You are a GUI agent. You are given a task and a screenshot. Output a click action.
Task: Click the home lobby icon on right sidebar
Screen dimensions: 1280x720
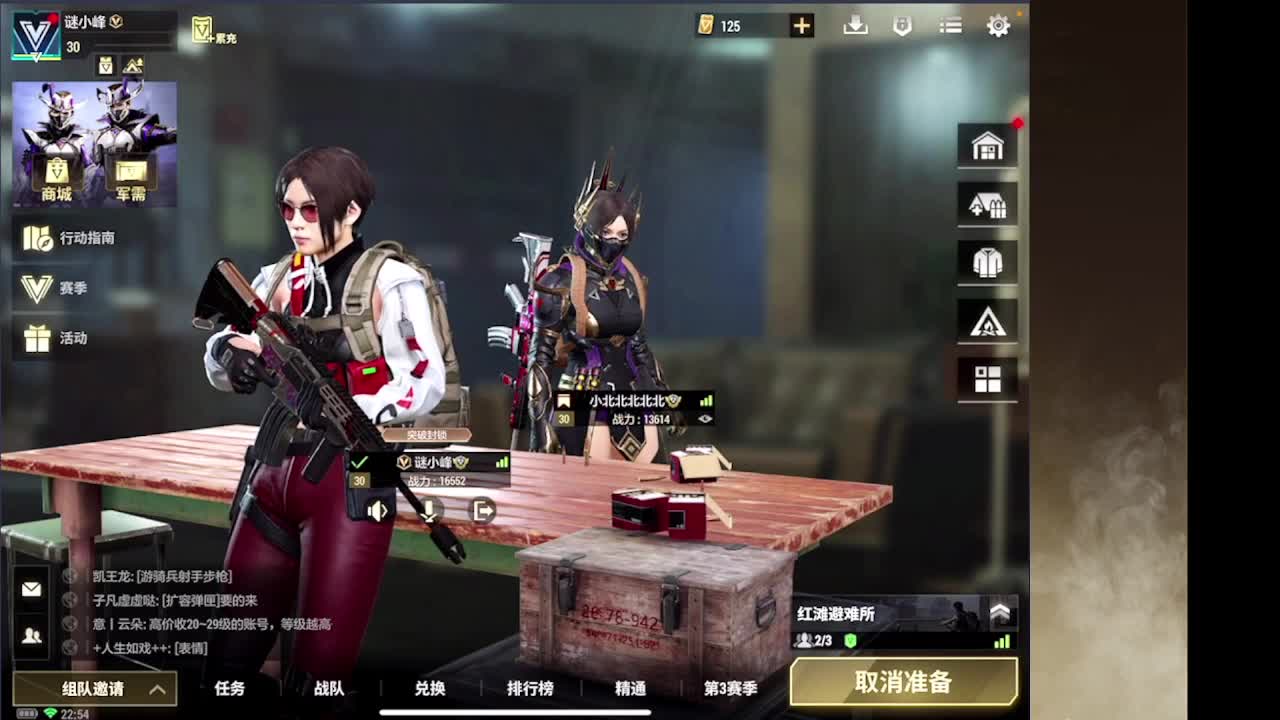tap(987, 145)
